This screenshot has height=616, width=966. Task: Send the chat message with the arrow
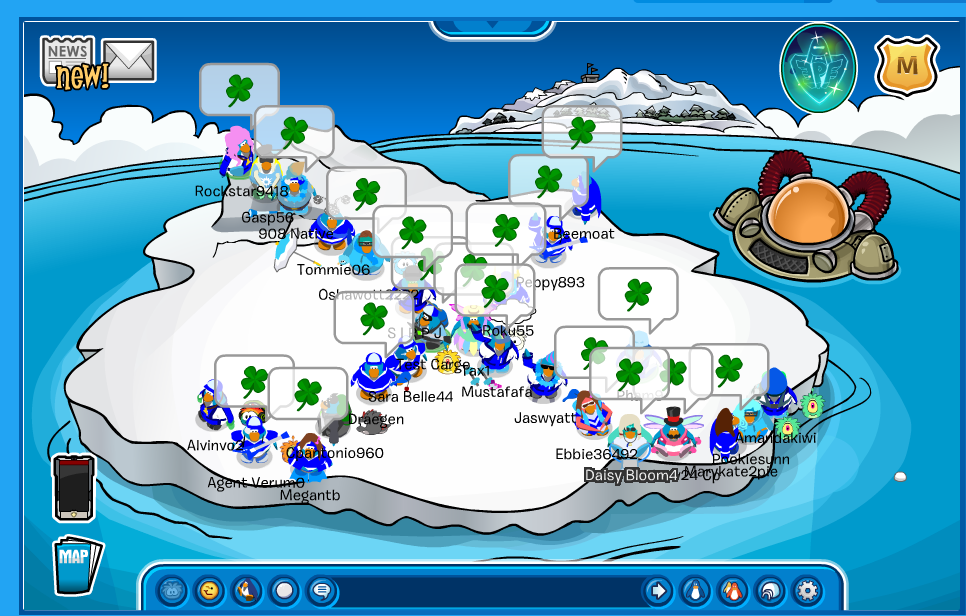click(x=657, y=590)
